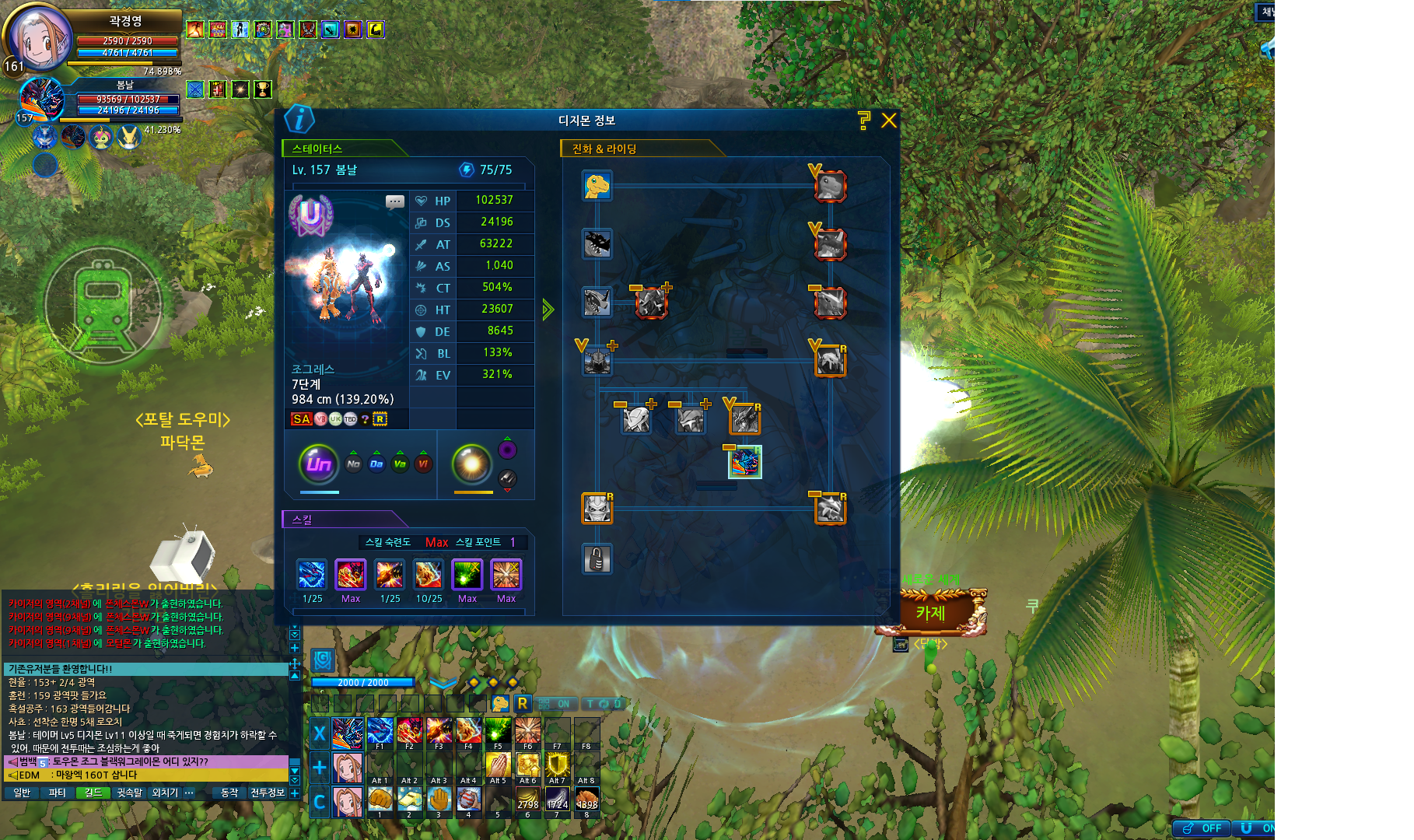
Task: Select the Agumon evolution icon
Action: point(597,186)
